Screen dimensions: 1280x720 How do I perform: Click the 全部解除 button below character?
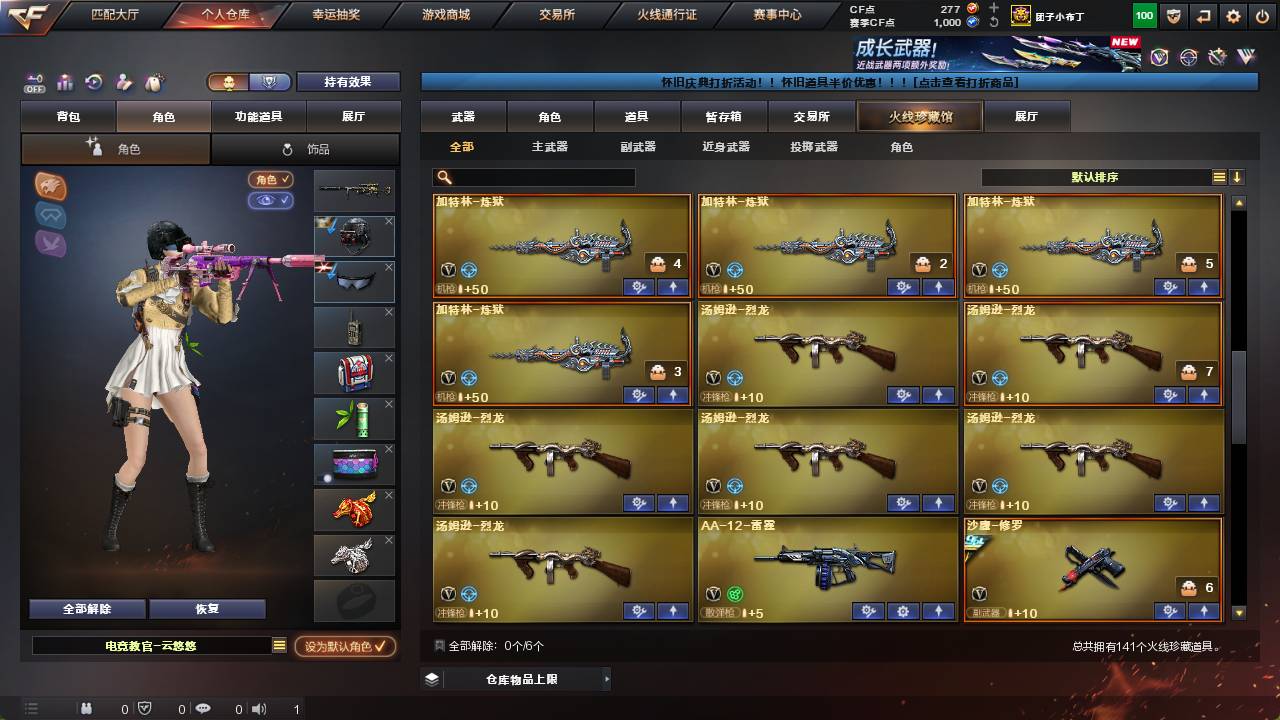pos(86,608)
